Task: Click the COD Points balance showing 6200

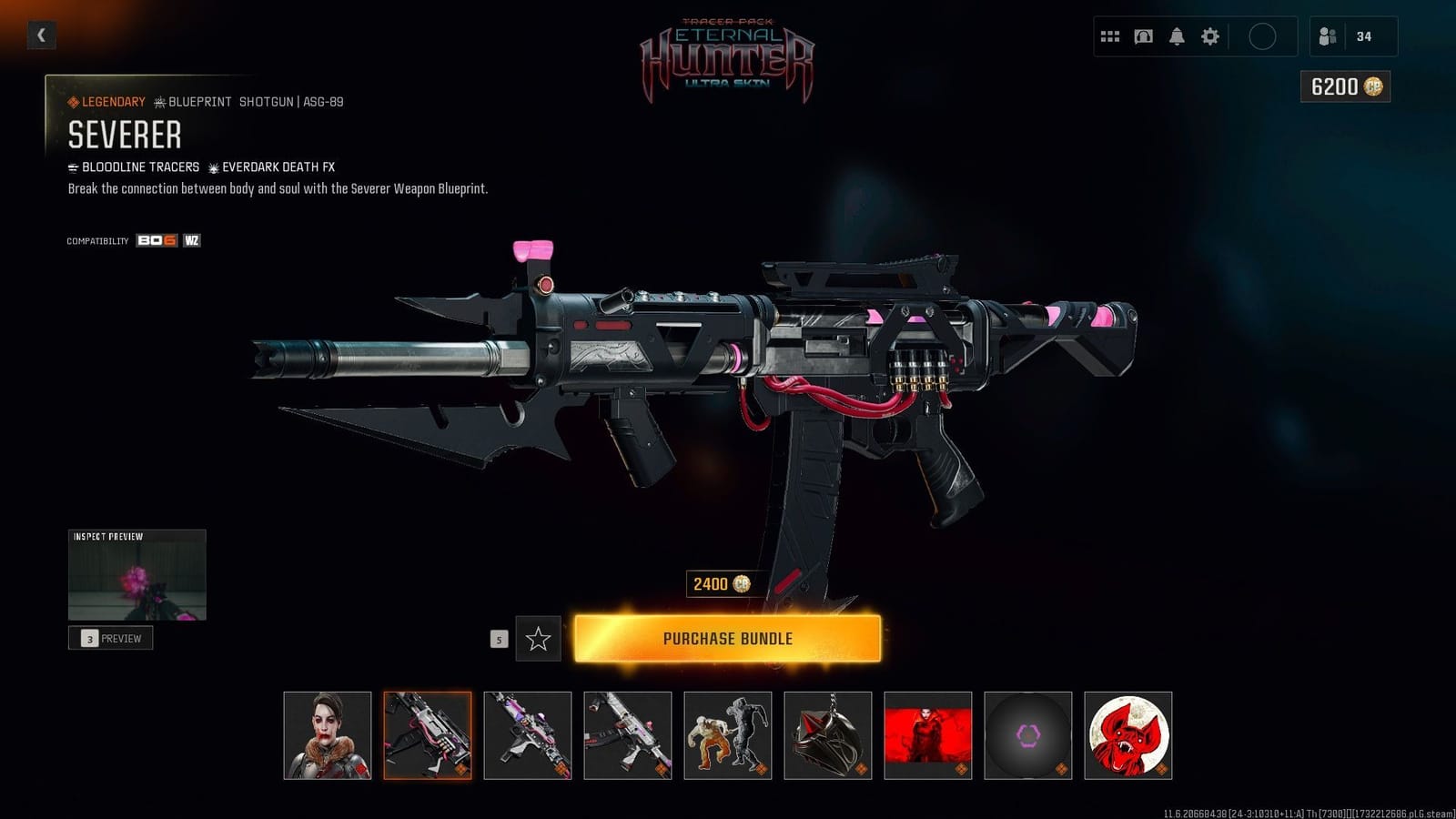Action: (x=1344, y=88)
